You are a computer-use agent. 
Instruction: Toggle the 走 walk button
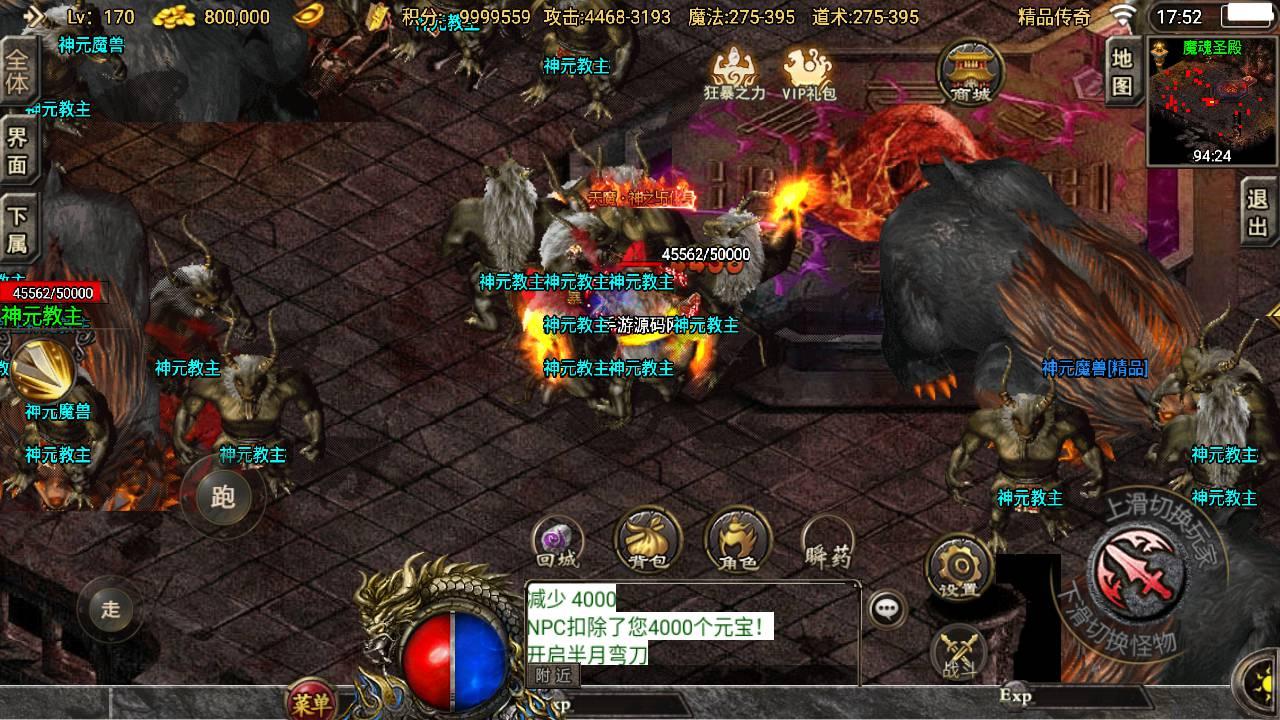[110, 608]
